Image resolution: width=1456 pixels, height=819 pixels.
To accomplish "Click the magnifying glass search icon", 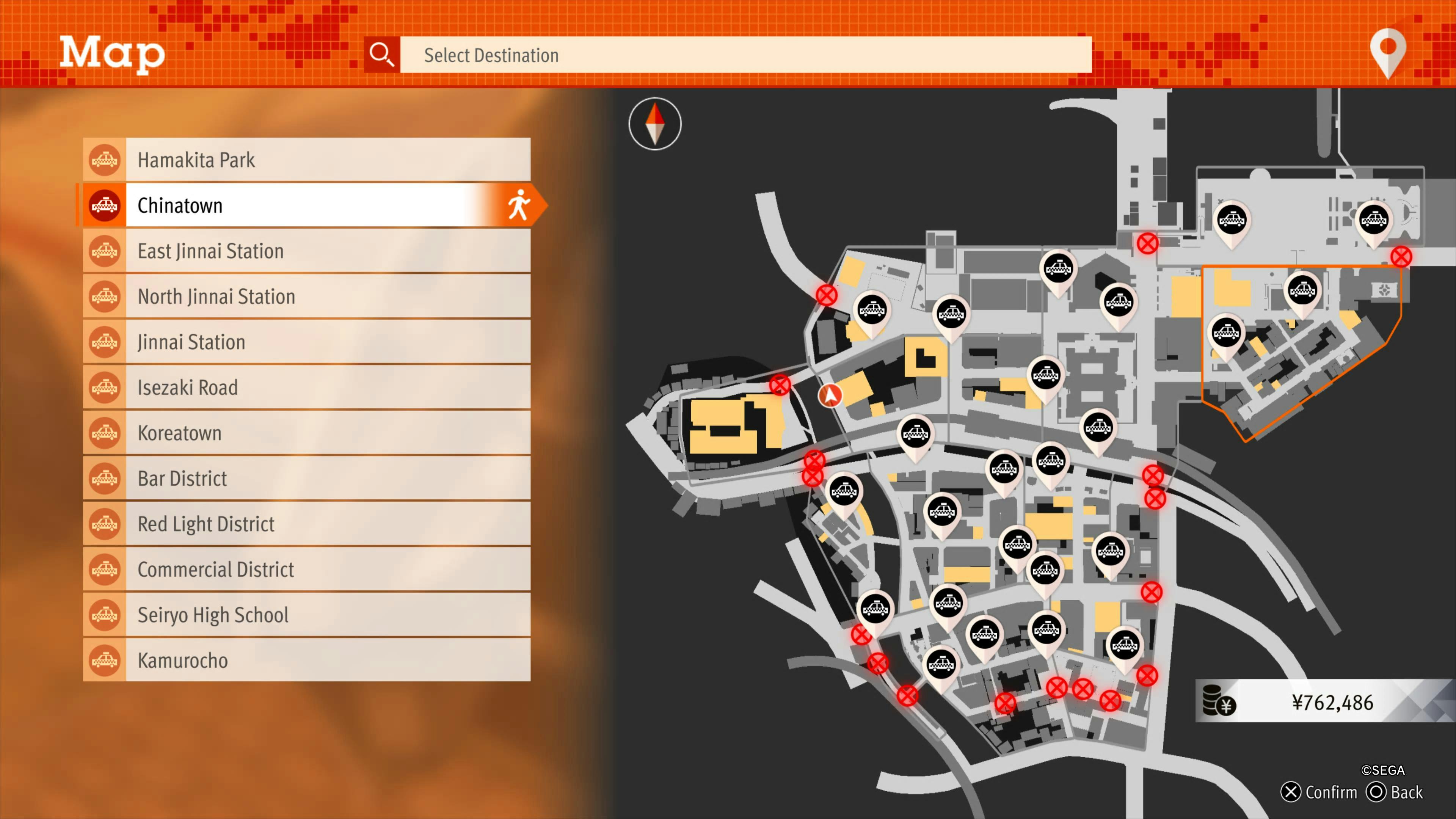I will pyautogui.click(x=381, y=55).
